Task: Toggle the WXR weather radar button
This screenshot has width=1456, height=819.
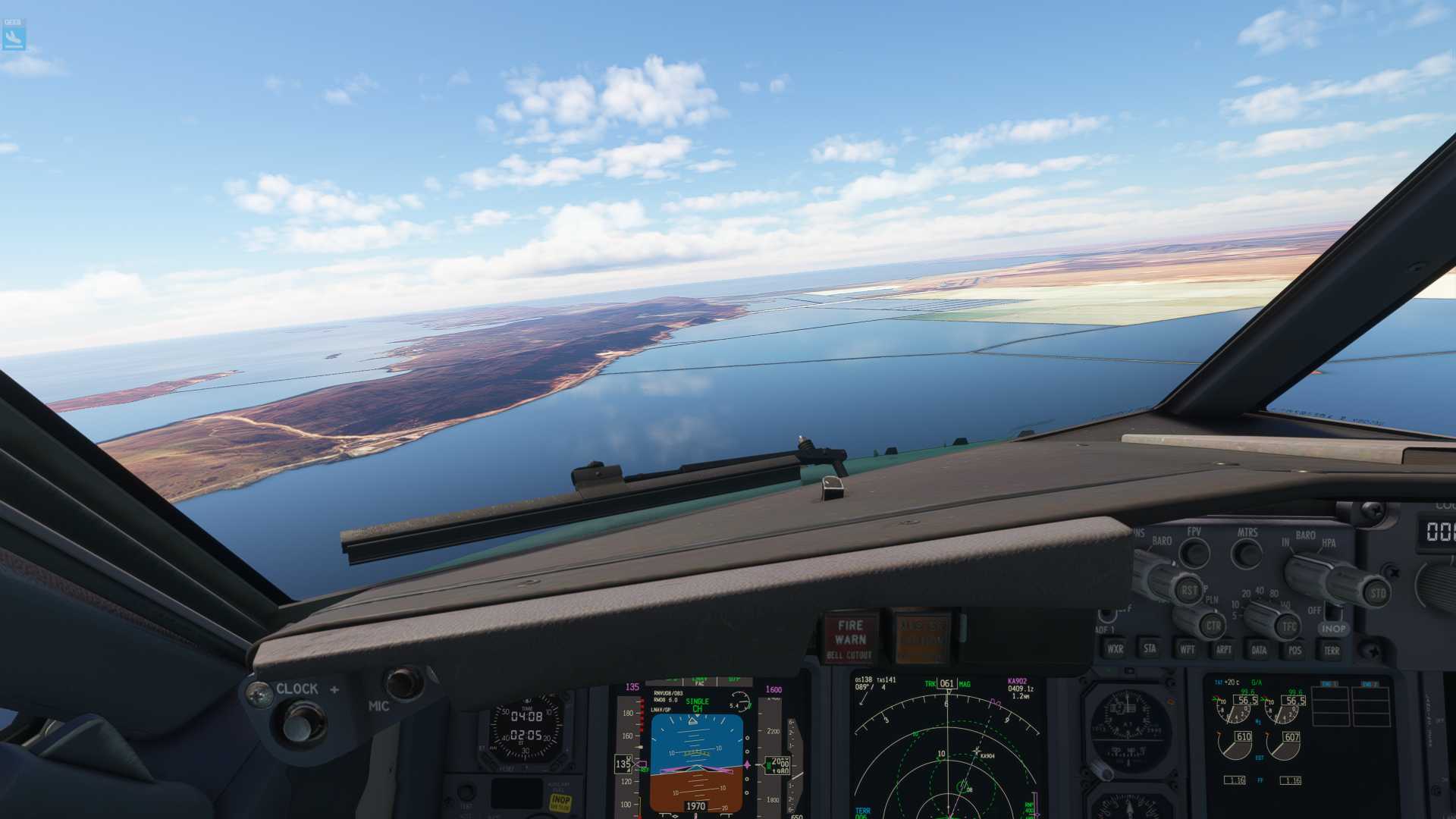Action: [x=1115, y=649]
